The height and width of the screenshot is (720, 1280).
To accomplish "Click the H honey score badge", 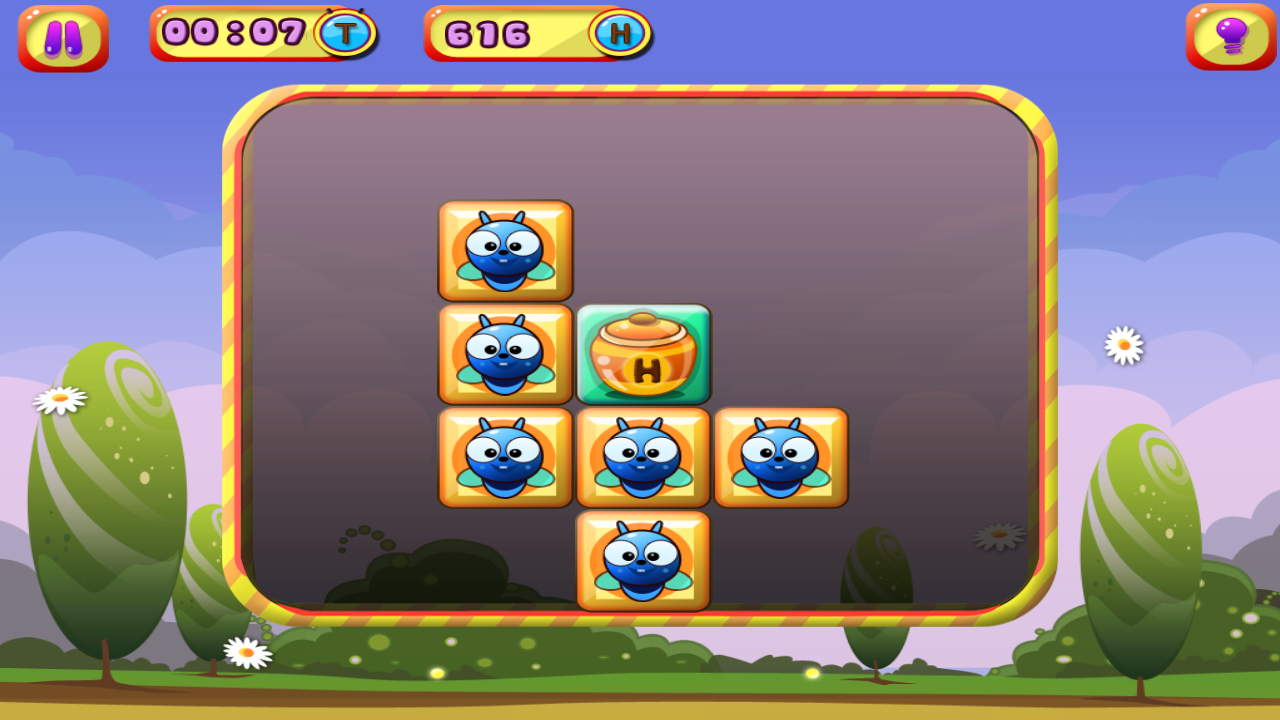I will click(x=621, y=32).
